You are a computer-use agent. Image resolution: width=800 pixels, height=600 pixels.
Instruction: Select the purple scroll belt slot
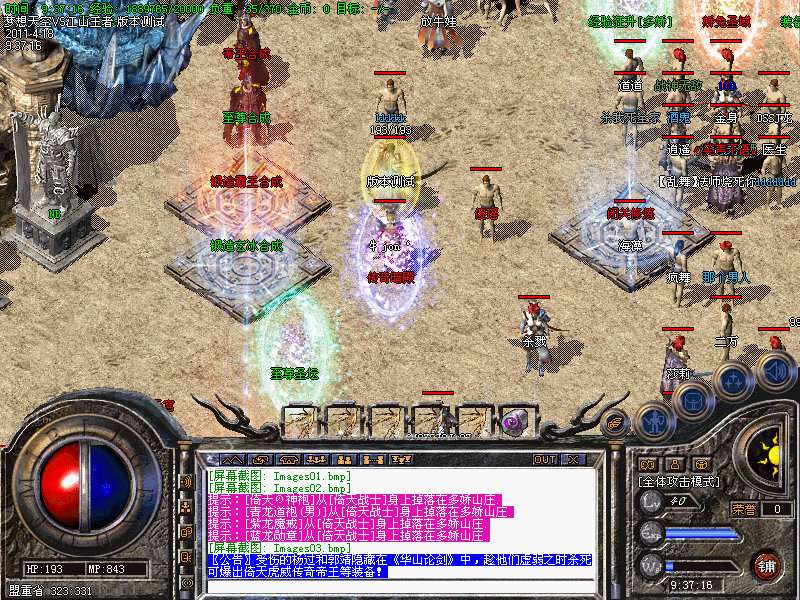(516, 421)
